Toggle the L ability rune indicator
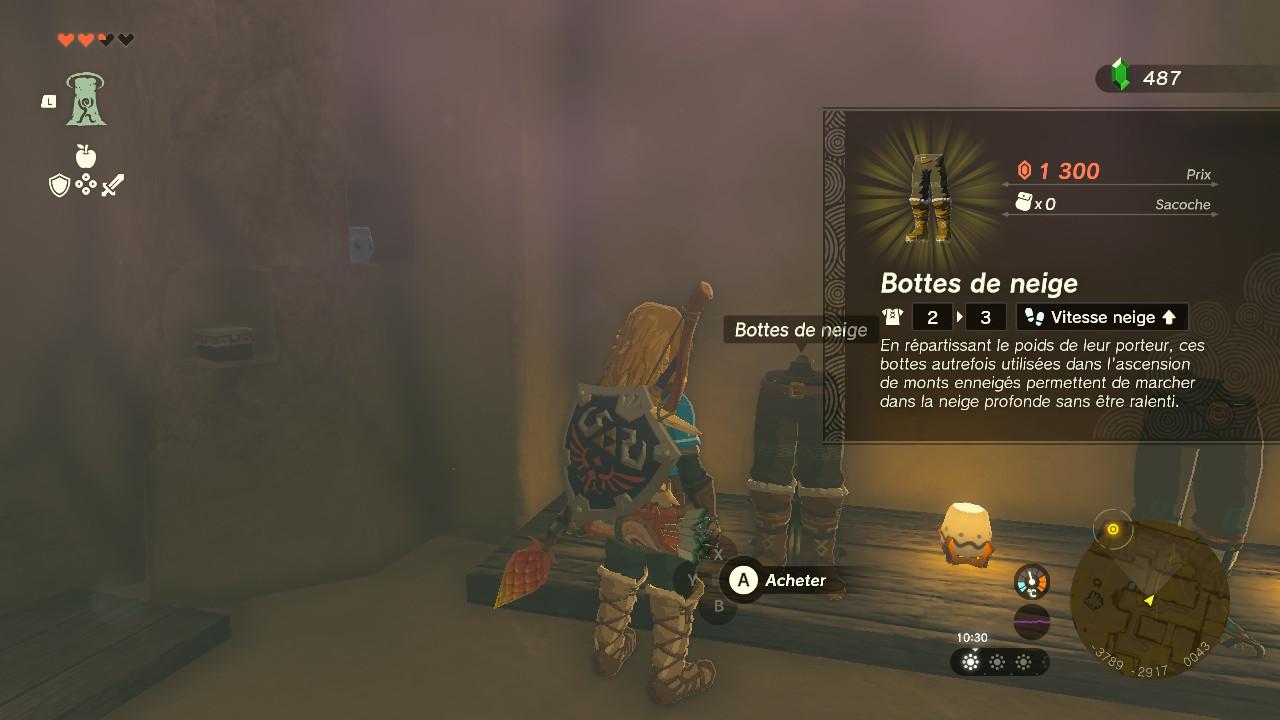This screenshot has width=1280, height=720. pos(47,100)
